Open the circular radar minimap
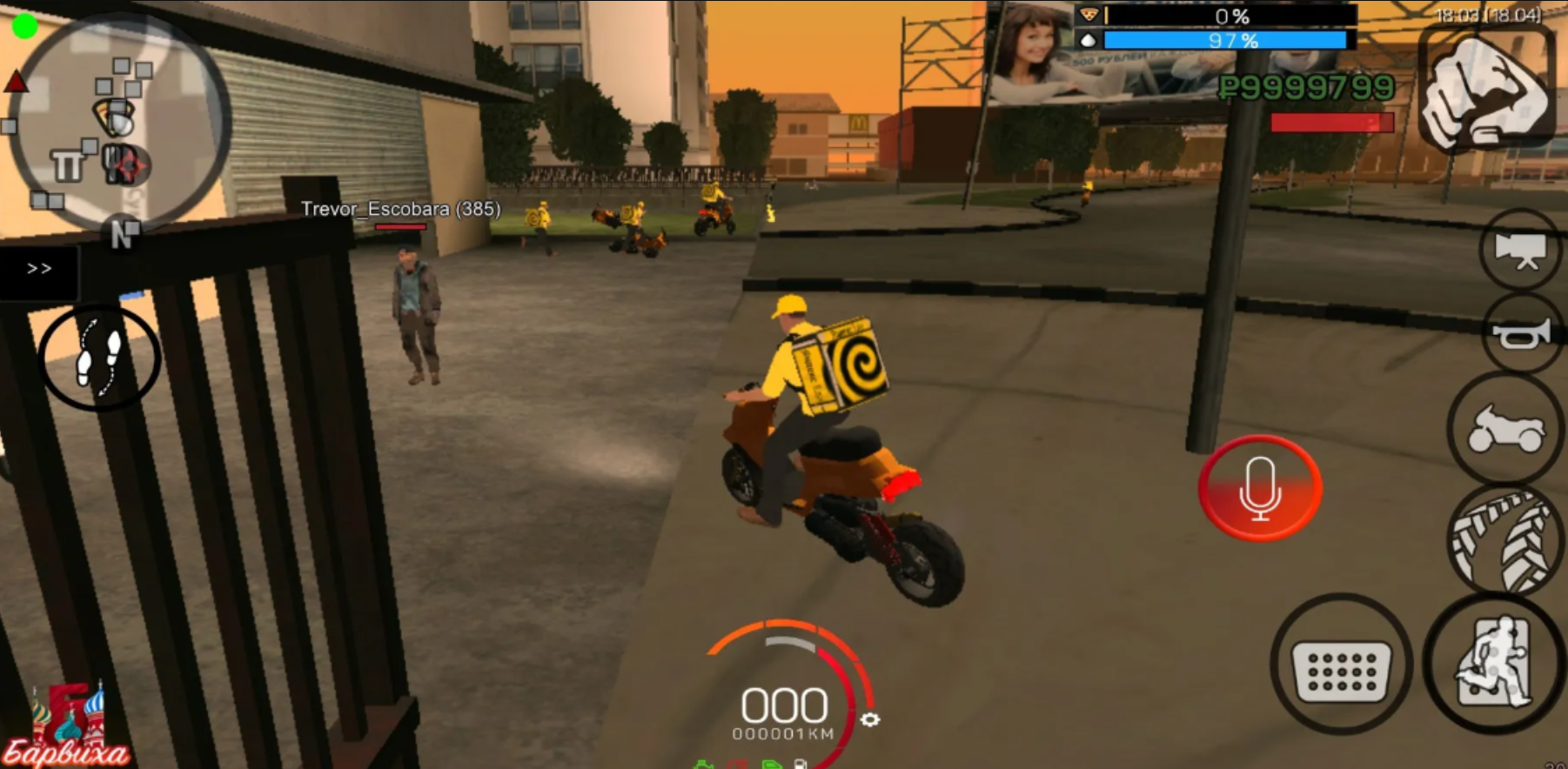Image resolution: width=1568 pixels, height=769 pixels. [119, 122]
